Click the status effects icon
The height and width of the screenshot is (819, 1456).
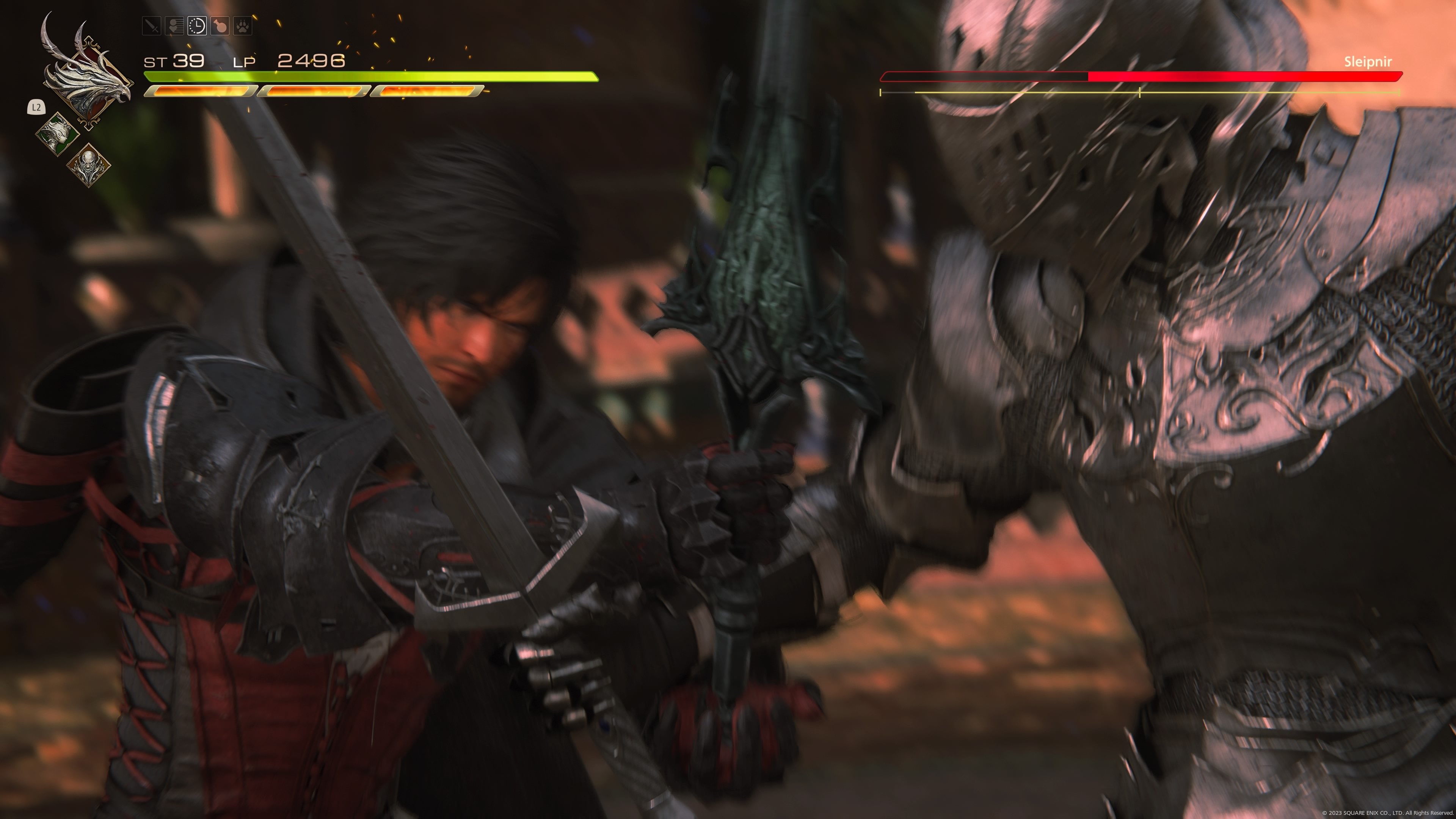point(174,25)
